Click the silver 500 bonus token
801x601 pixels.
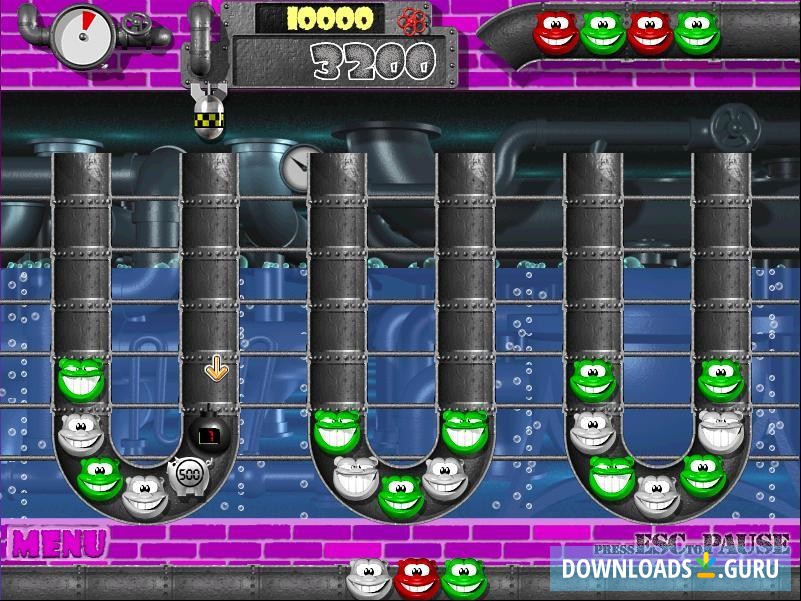point(186,473)
